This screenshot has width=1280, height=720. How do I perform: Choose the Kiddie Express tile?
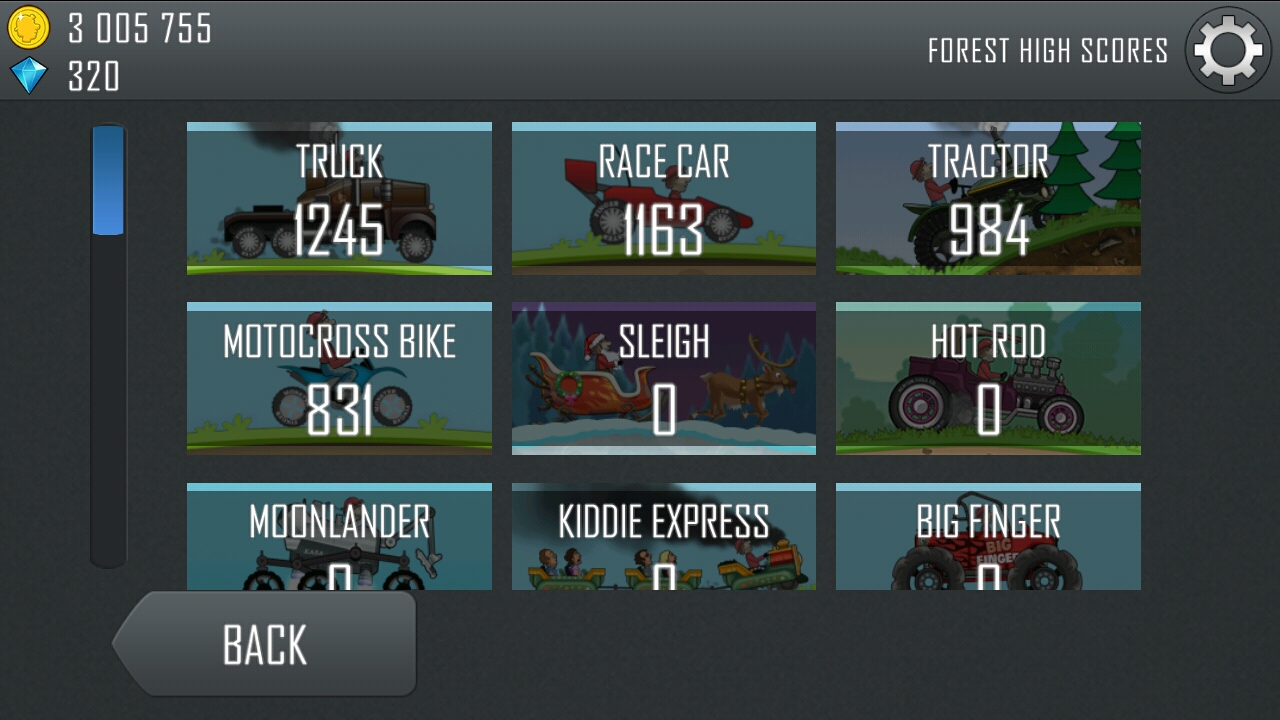664,537
